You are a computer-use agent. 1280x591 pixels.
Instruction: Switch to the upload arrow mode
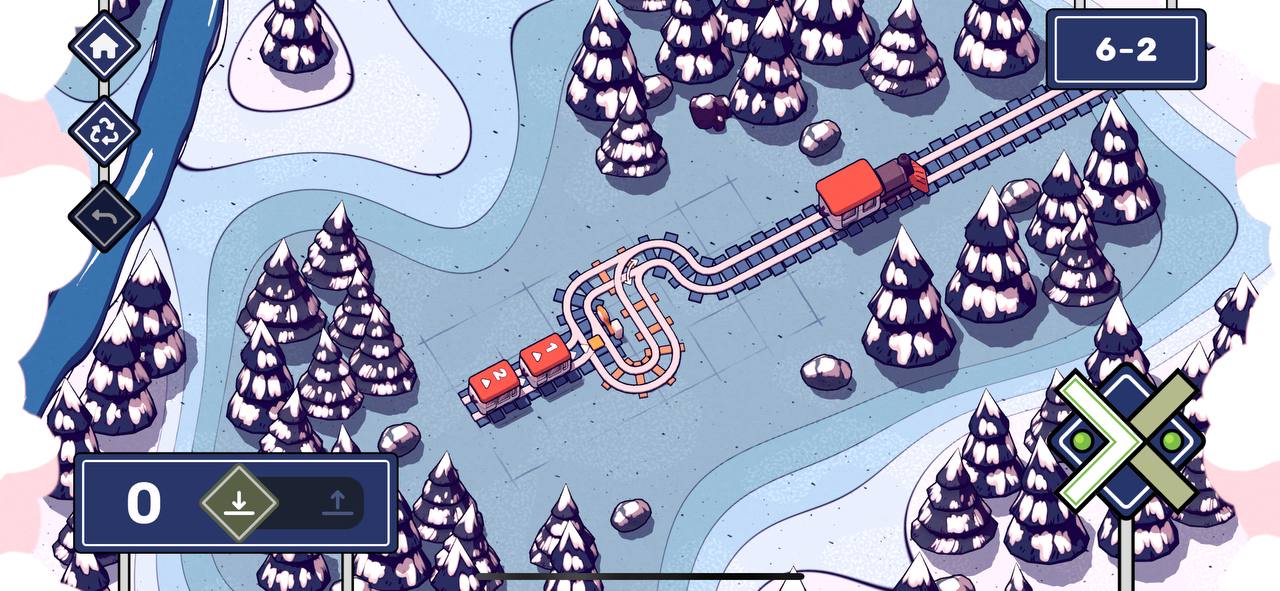[x=337, y=502]
